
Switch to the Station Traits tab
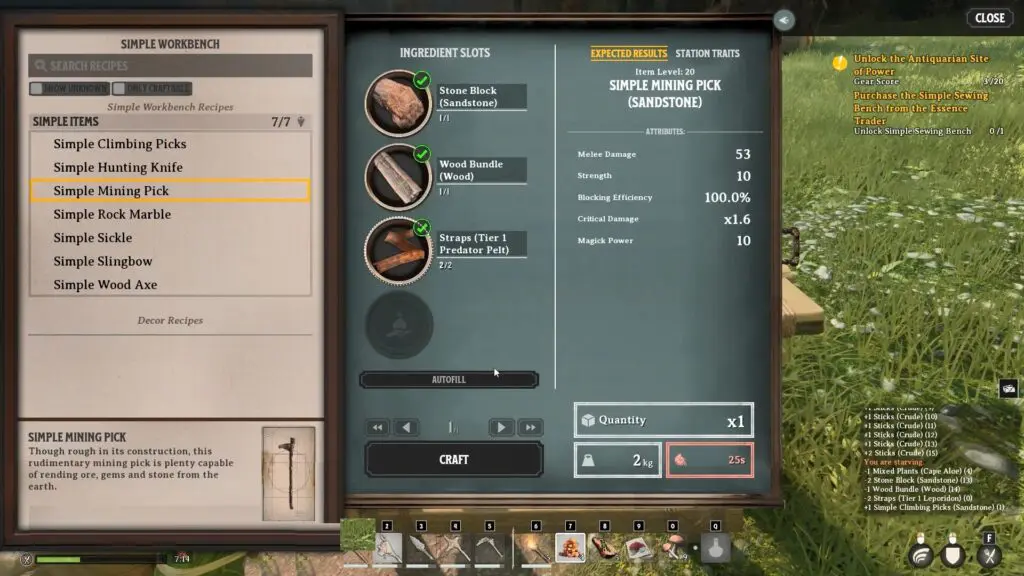[707, 54]
